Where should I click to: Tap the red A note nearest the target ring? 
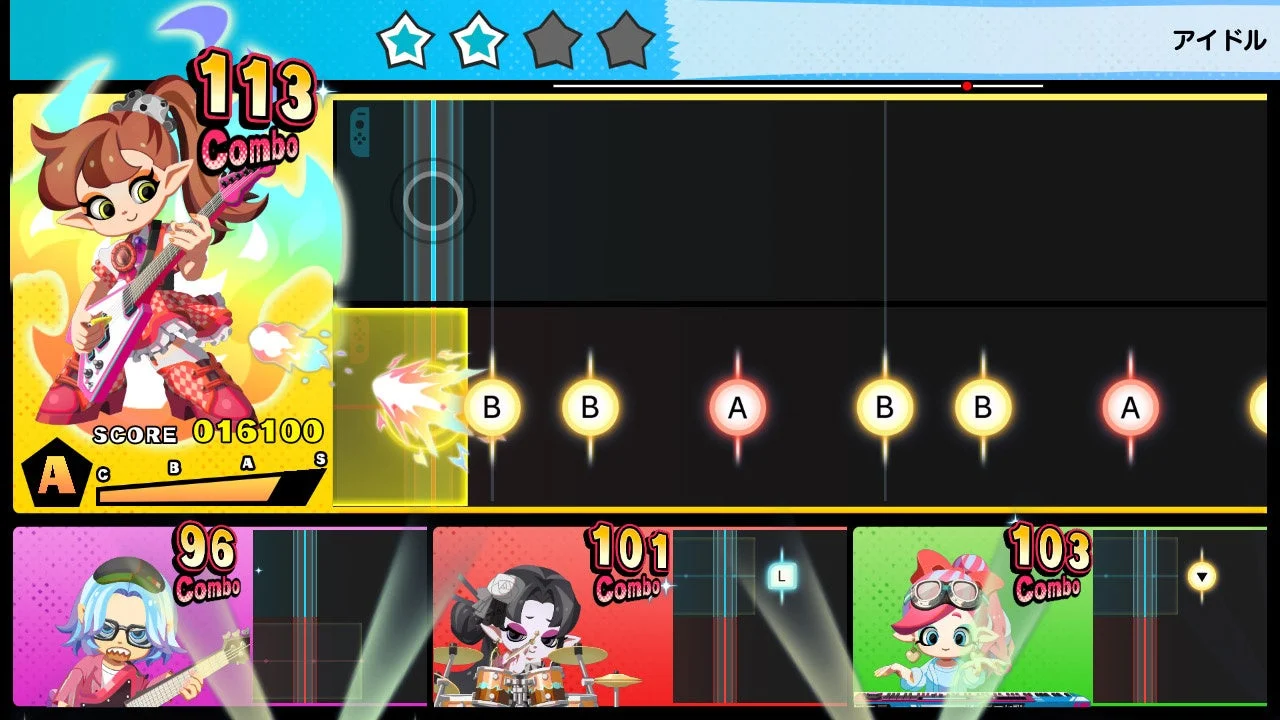click(x=737, y=407)
